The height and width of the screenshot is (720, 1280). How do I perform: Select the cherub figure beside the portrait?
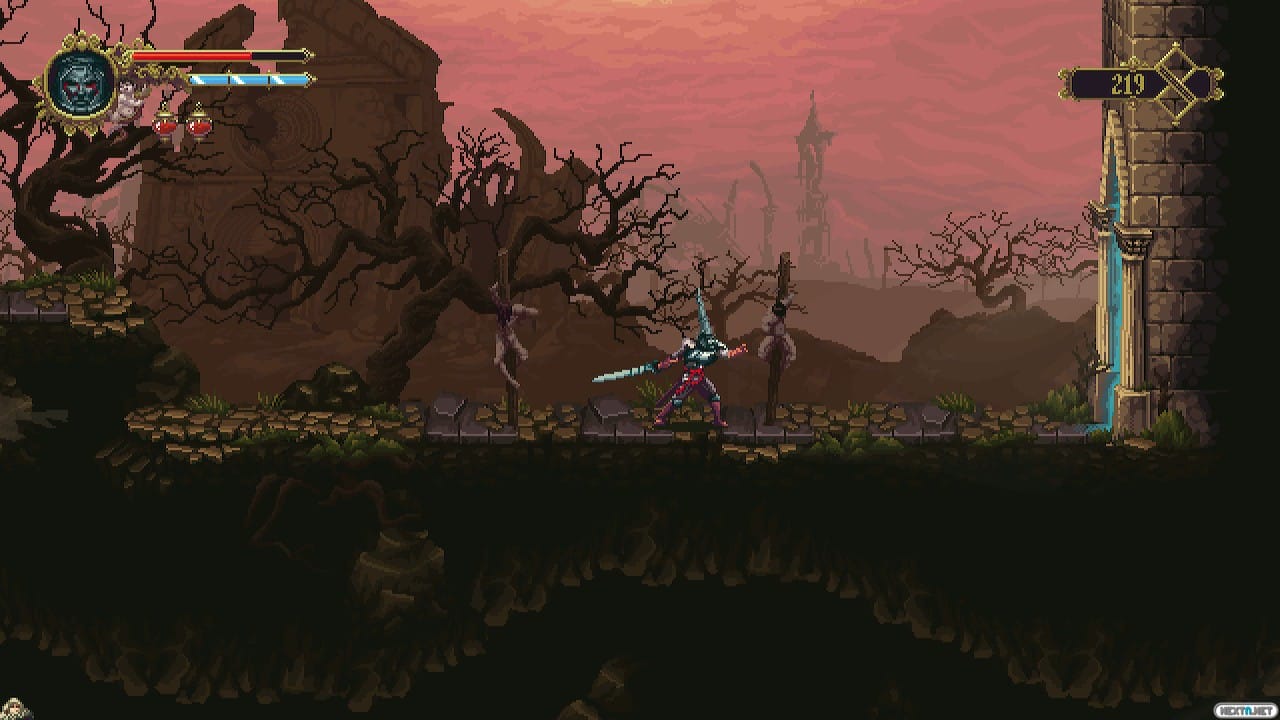[129, 102]
